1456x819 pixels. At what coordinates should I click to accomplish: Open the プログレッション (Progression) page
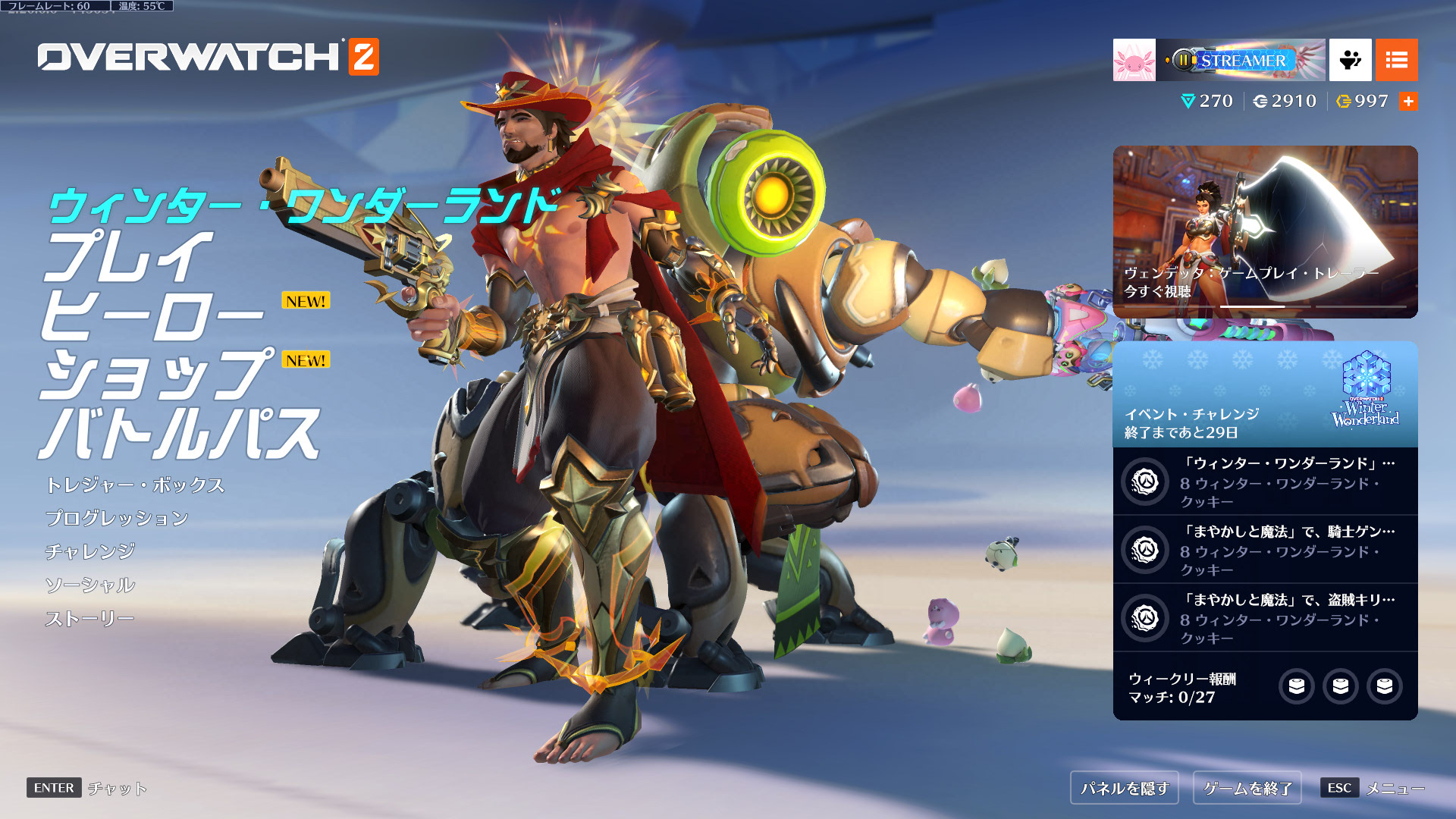(117, 519)
